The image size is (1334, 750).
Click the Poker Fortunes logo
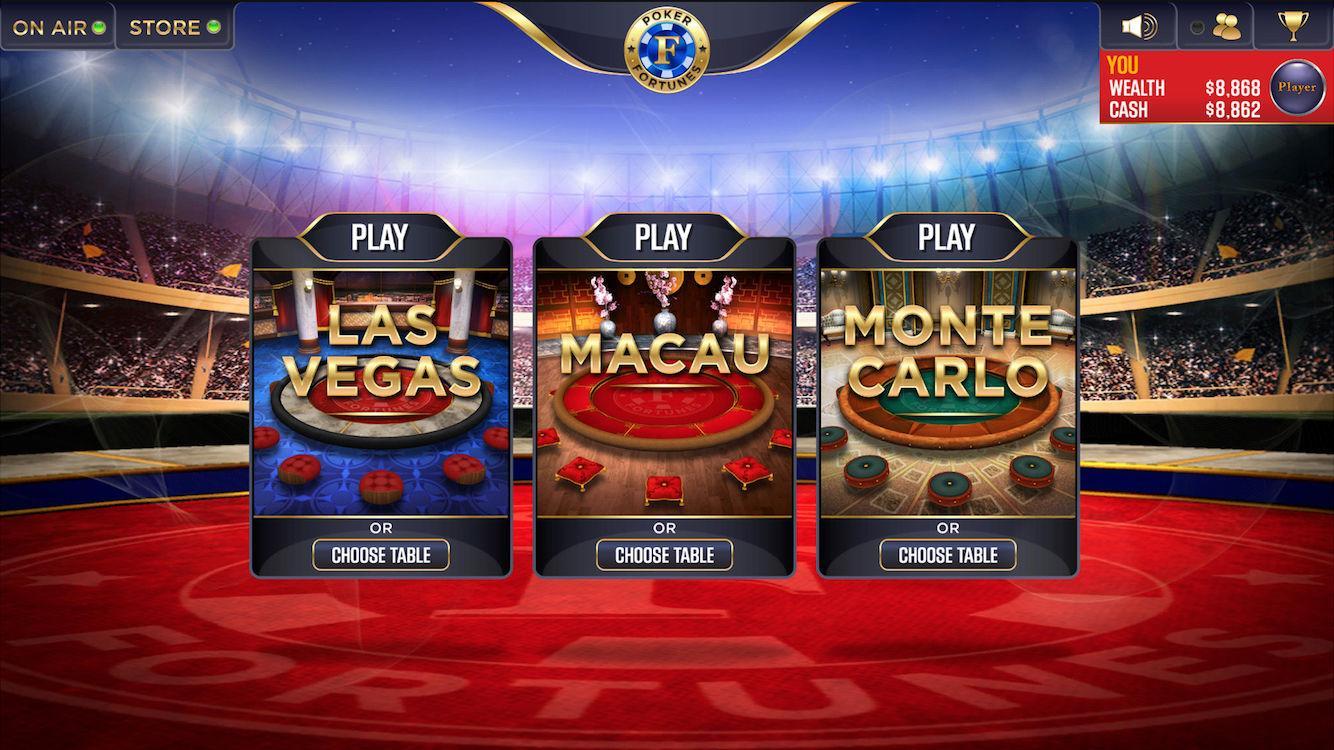tap(667, 48)
